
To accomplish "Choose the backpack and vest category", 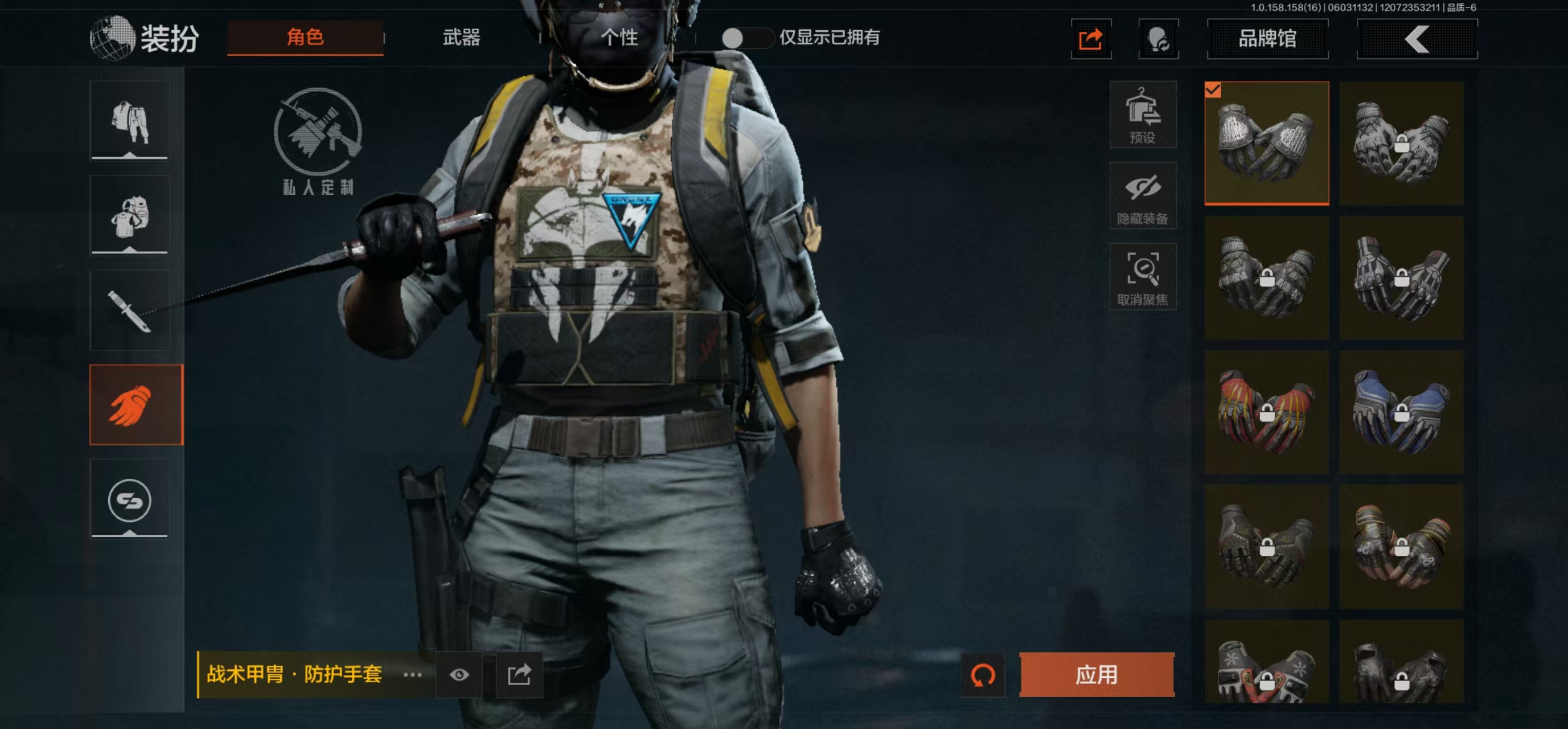I will coord(130,216).
